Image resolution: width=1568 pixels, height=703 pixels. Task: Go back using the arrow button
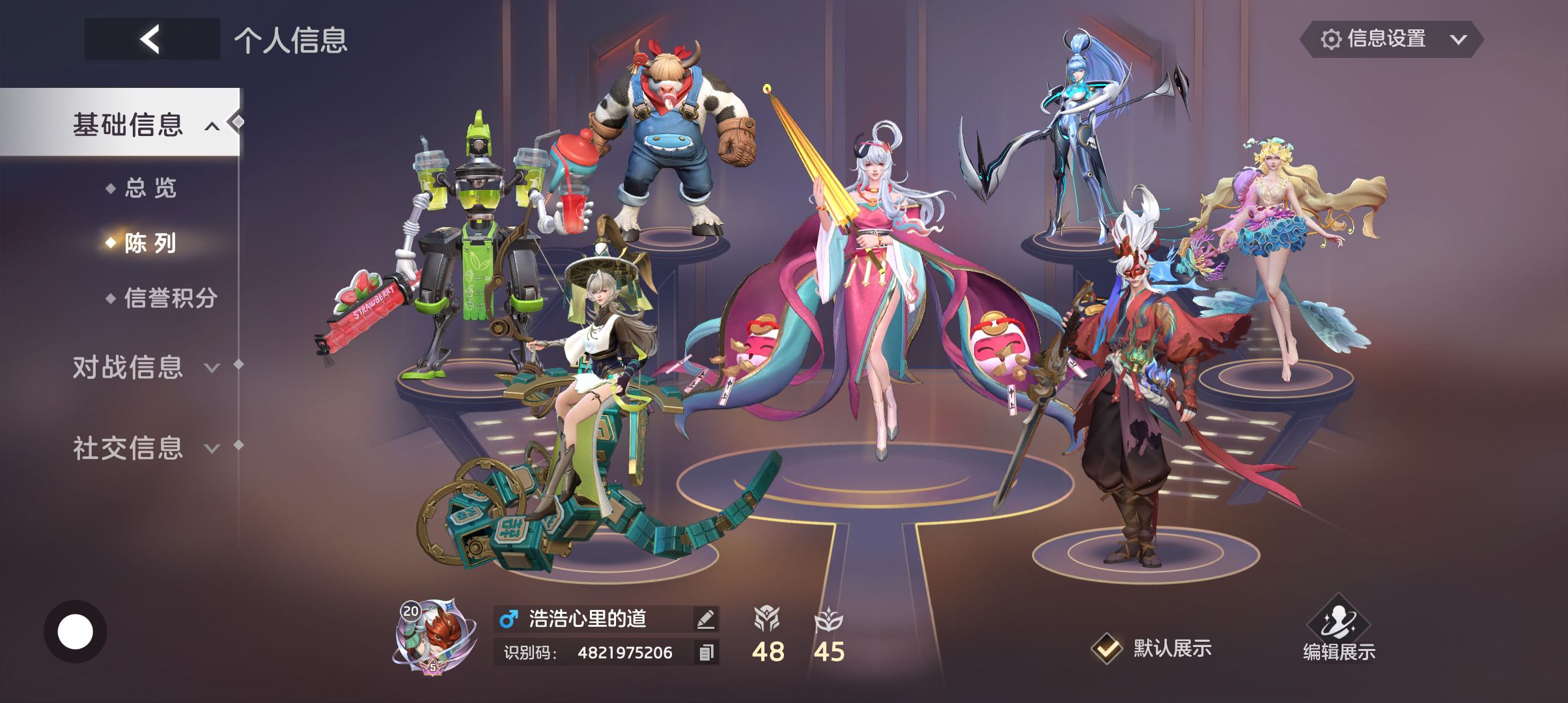tap(151, 39)
